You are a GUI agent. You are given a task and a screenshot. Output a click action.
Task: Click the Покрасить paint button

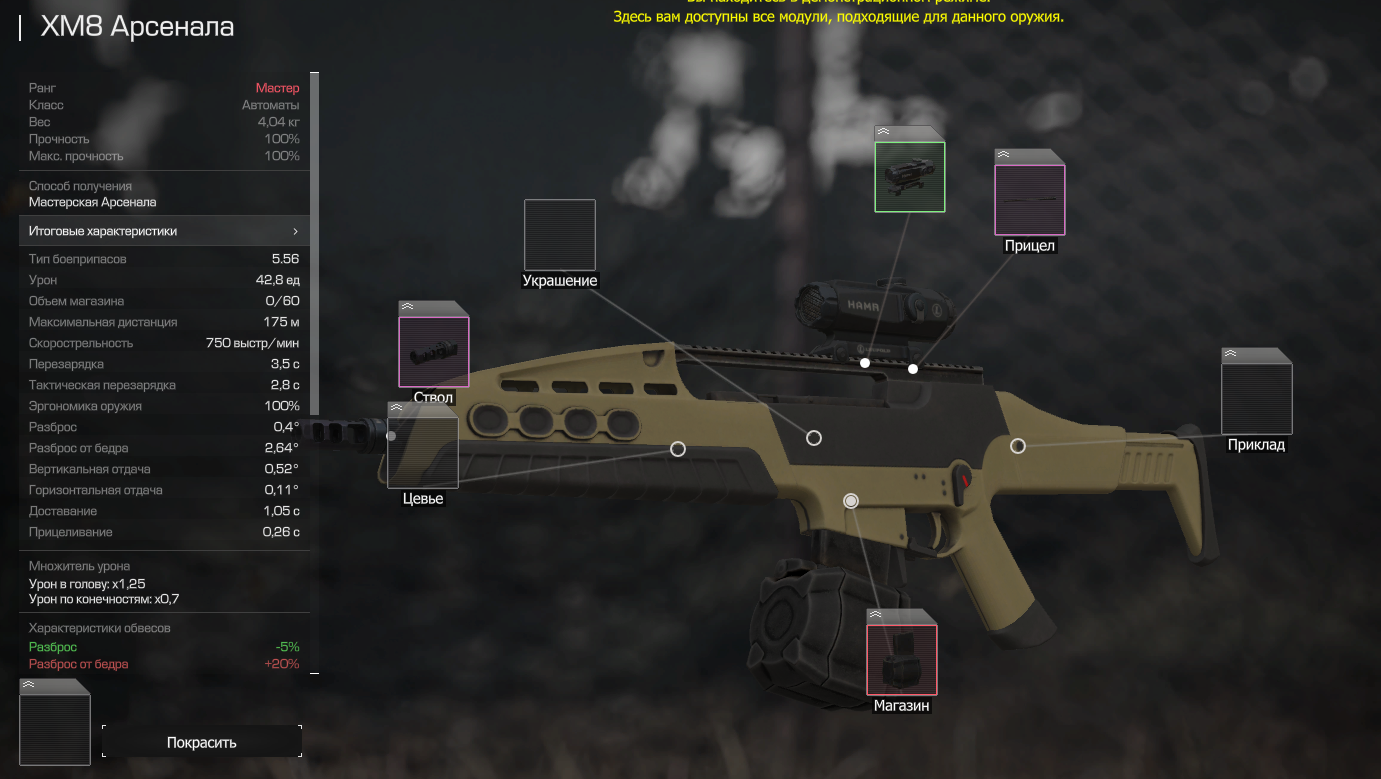tap(201, 742)
